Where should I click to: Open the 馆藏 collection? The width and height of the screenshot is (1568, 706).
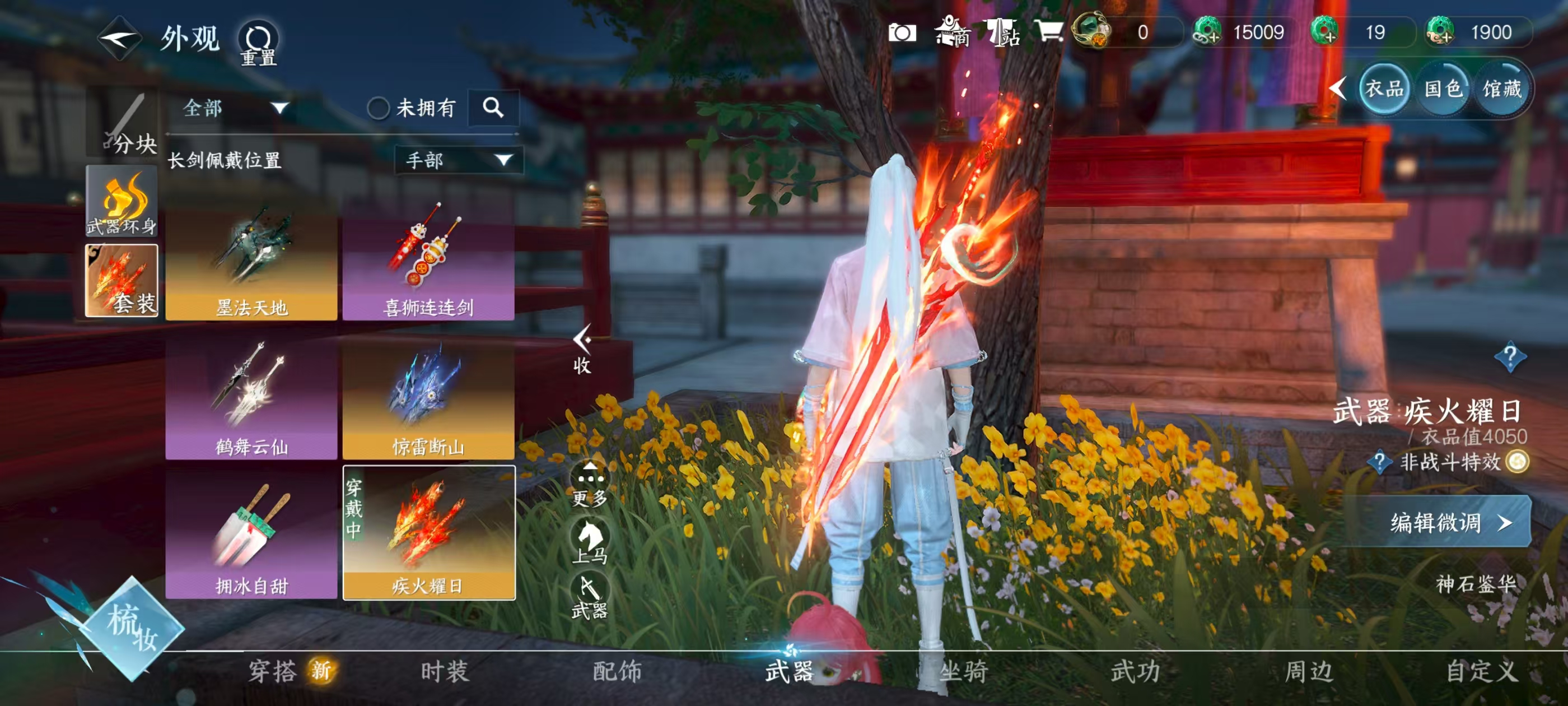point(1501,90)
